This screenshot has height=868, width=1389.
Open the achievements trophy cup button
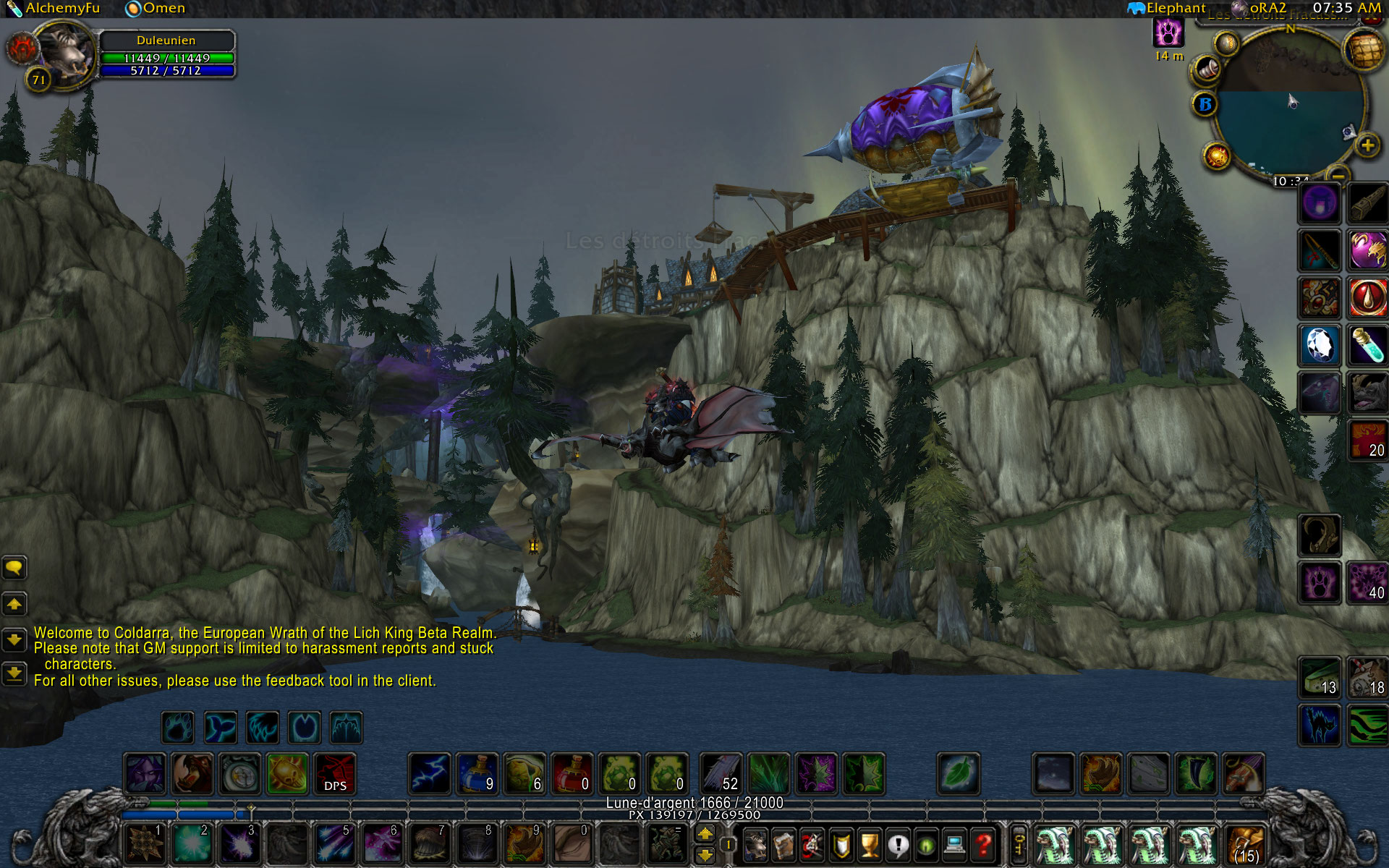870,844
